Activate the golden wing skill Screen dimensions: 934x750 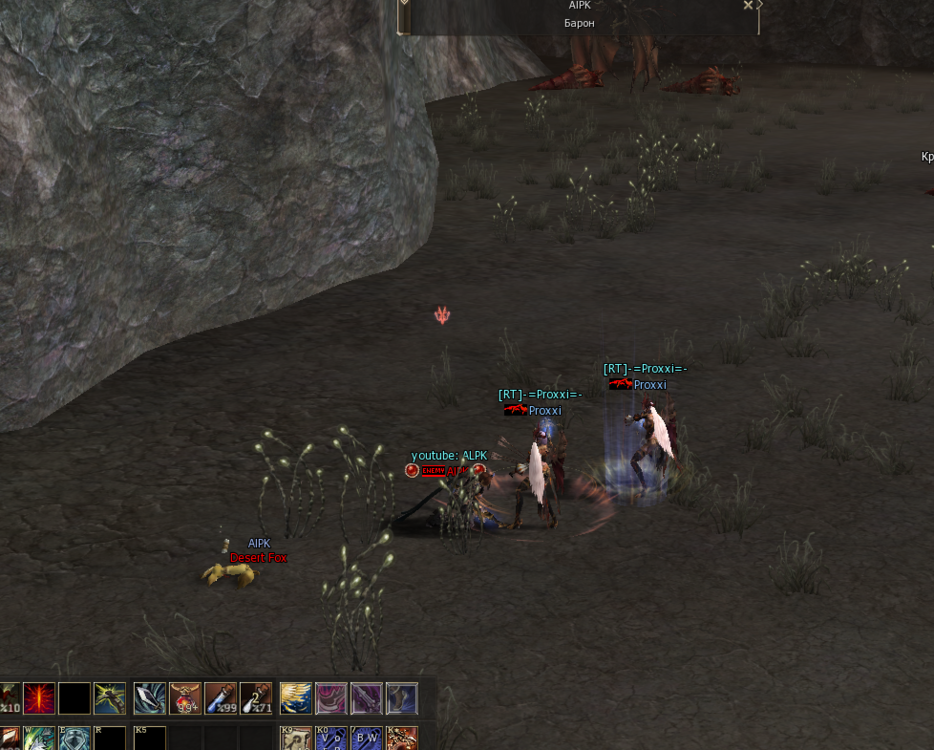(296, 697)
